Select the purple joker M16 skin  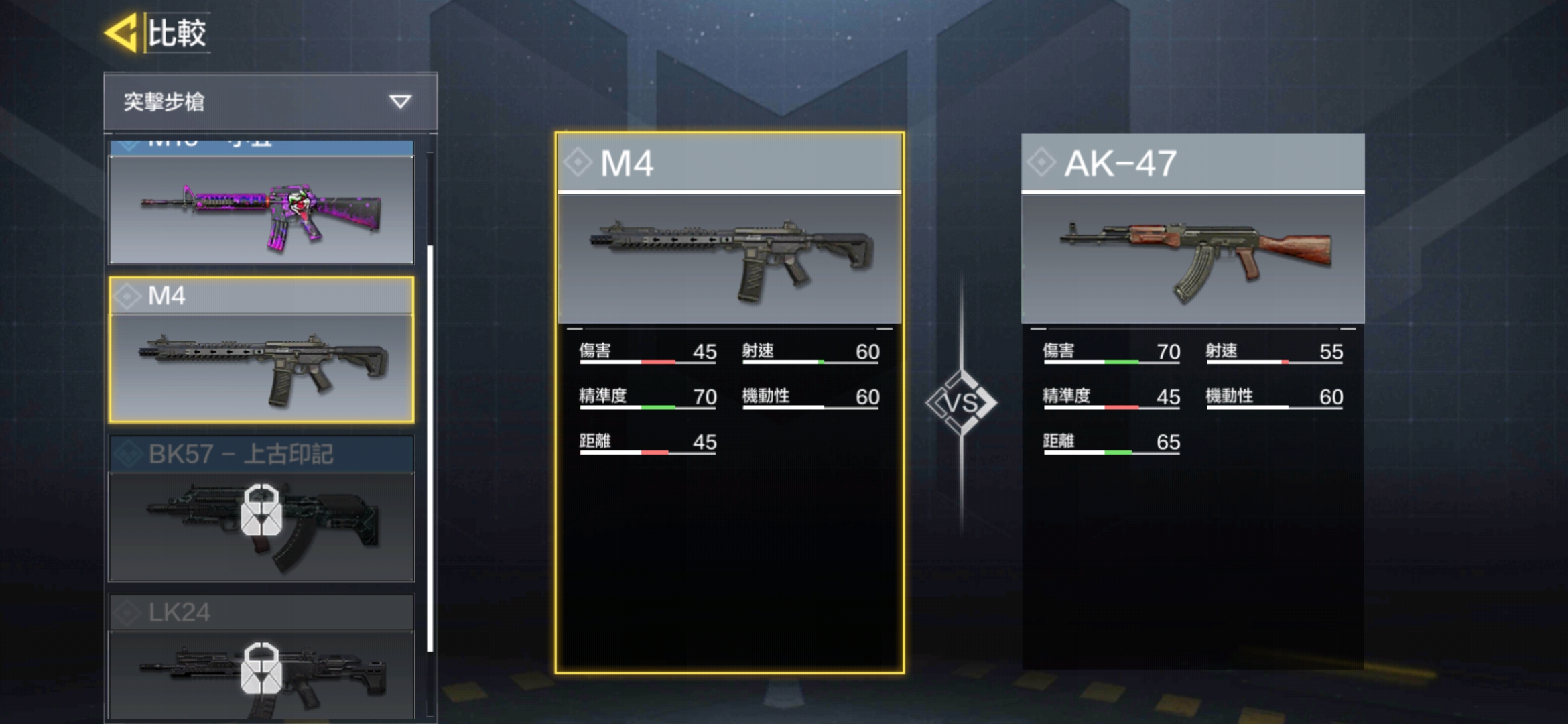(261, 208)
